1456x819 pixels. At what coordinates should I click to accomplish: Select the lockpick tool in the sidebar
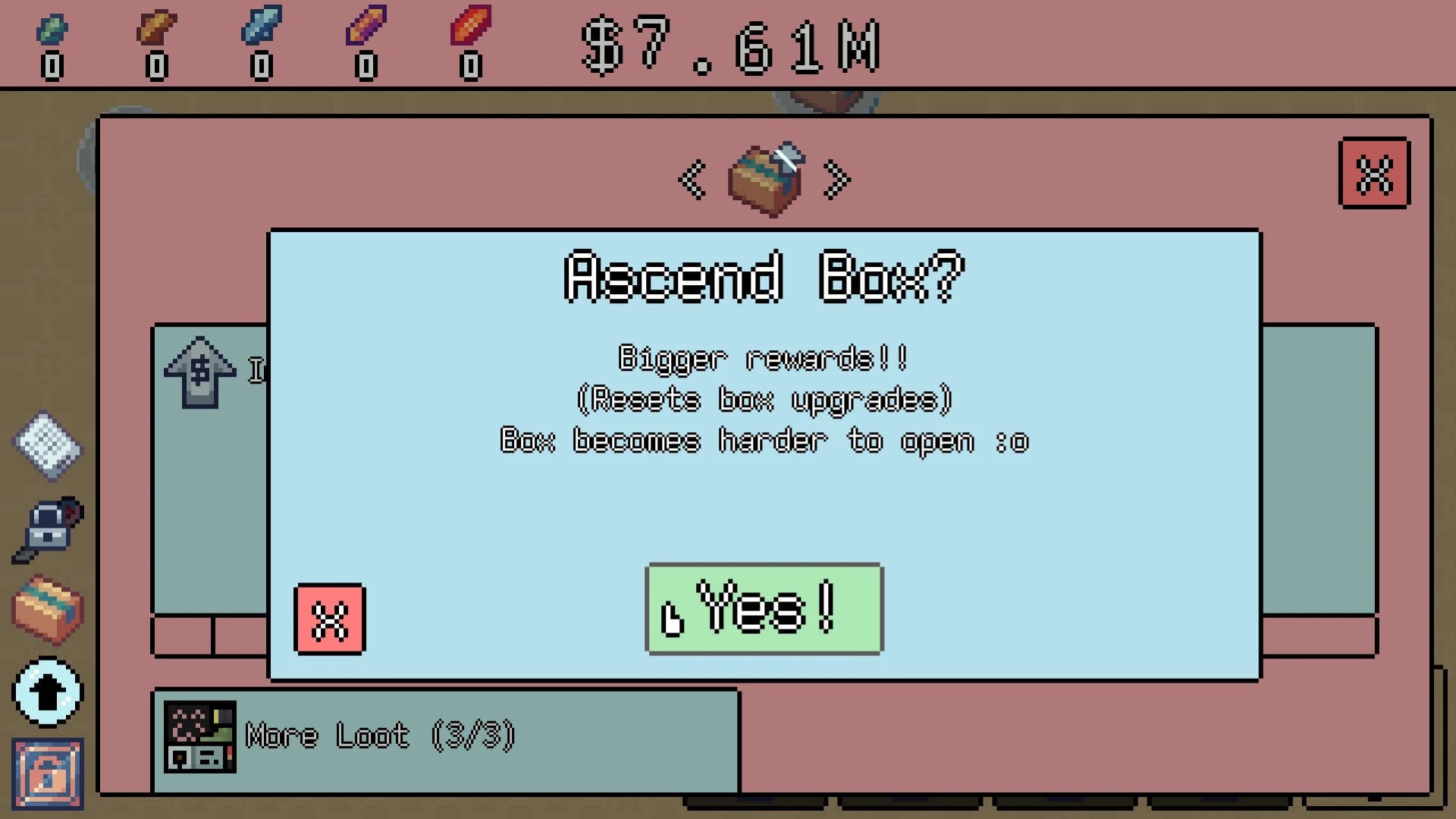[x=47, y=531]
